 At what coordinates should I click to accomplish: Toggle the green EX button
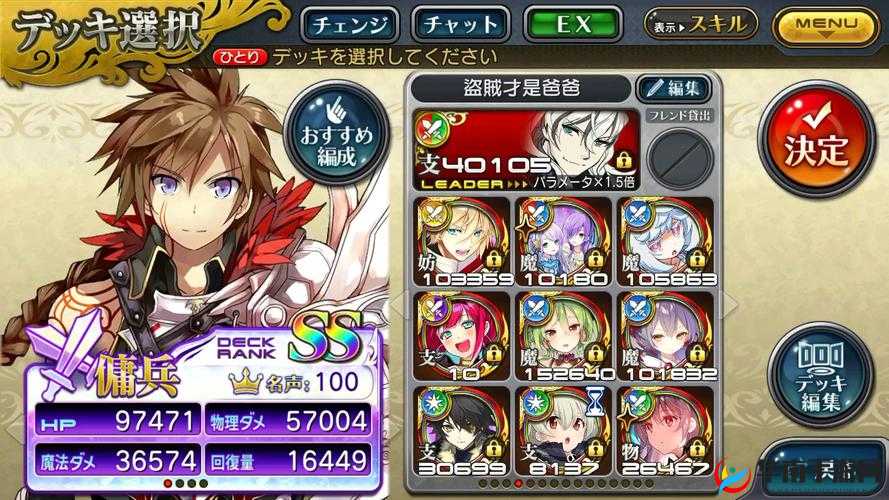573,24
